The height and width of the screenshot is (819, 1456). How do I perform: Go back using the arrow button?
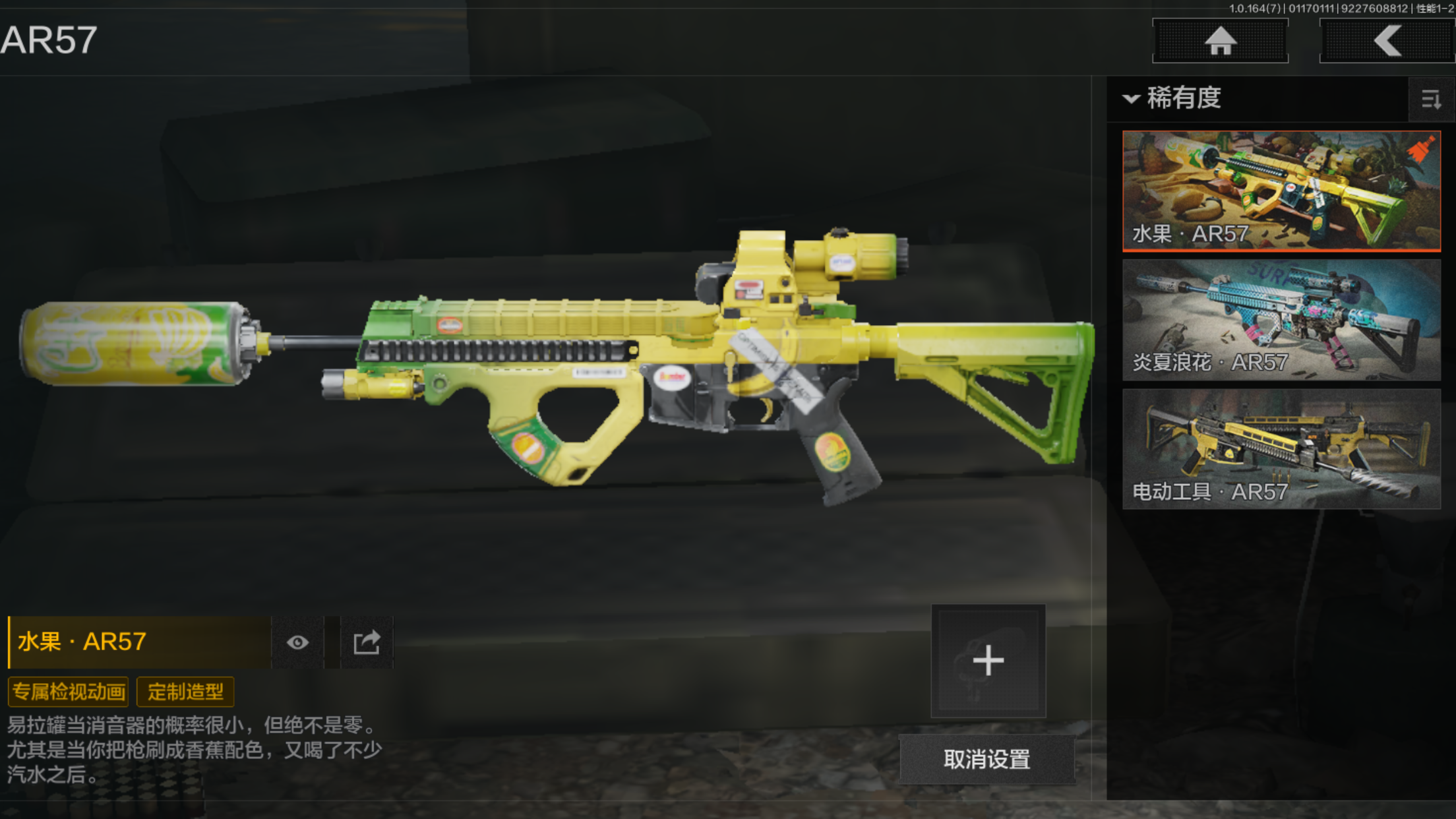coord(1387,41)
